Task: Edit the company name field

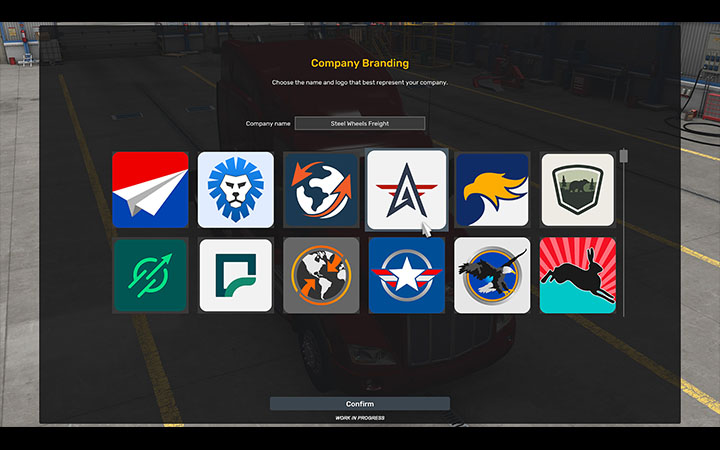Action: click(360, 124)
